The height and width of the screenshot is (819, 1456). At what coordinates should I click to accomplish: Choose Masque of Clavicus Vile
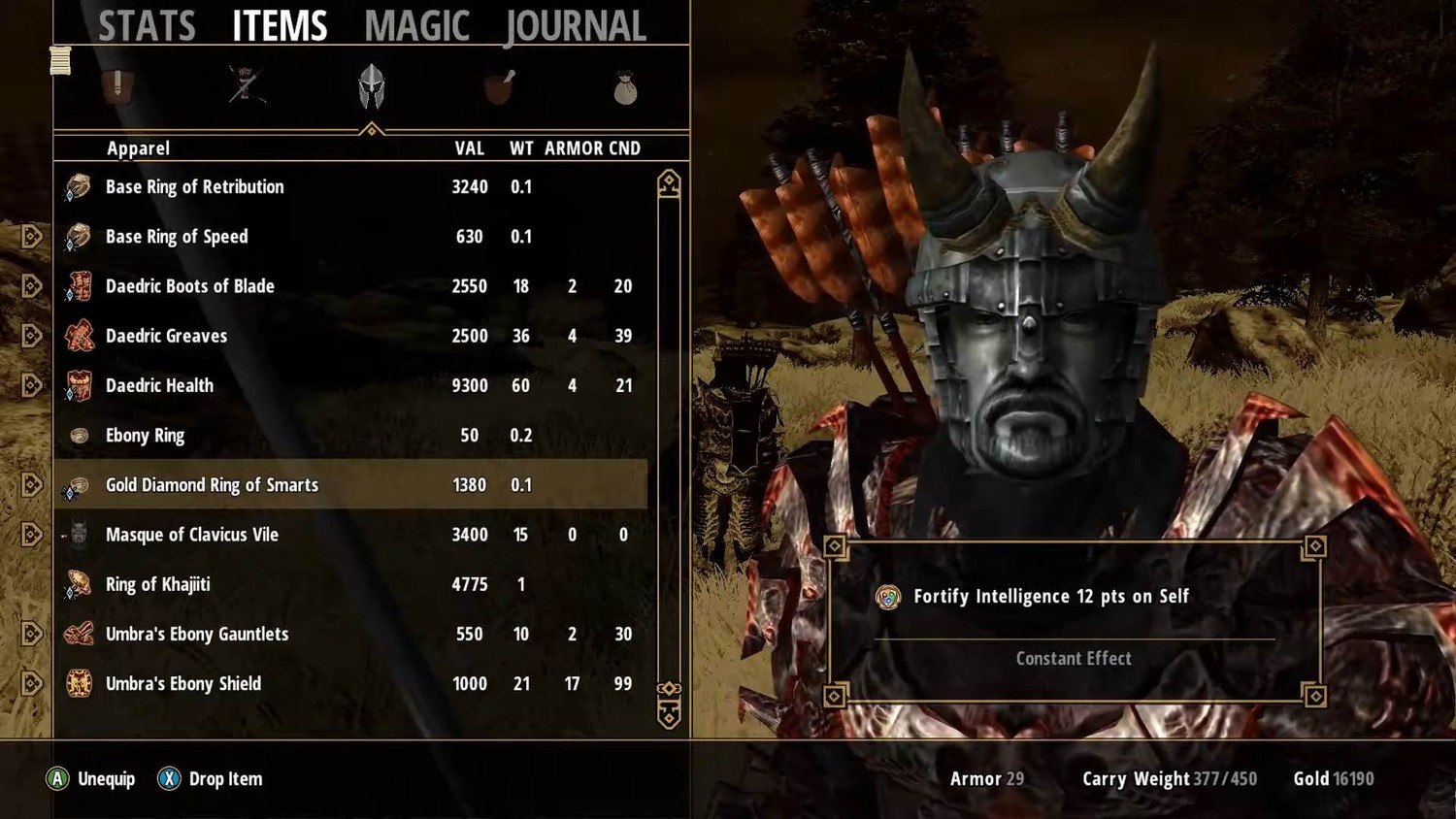click(192, 535)
